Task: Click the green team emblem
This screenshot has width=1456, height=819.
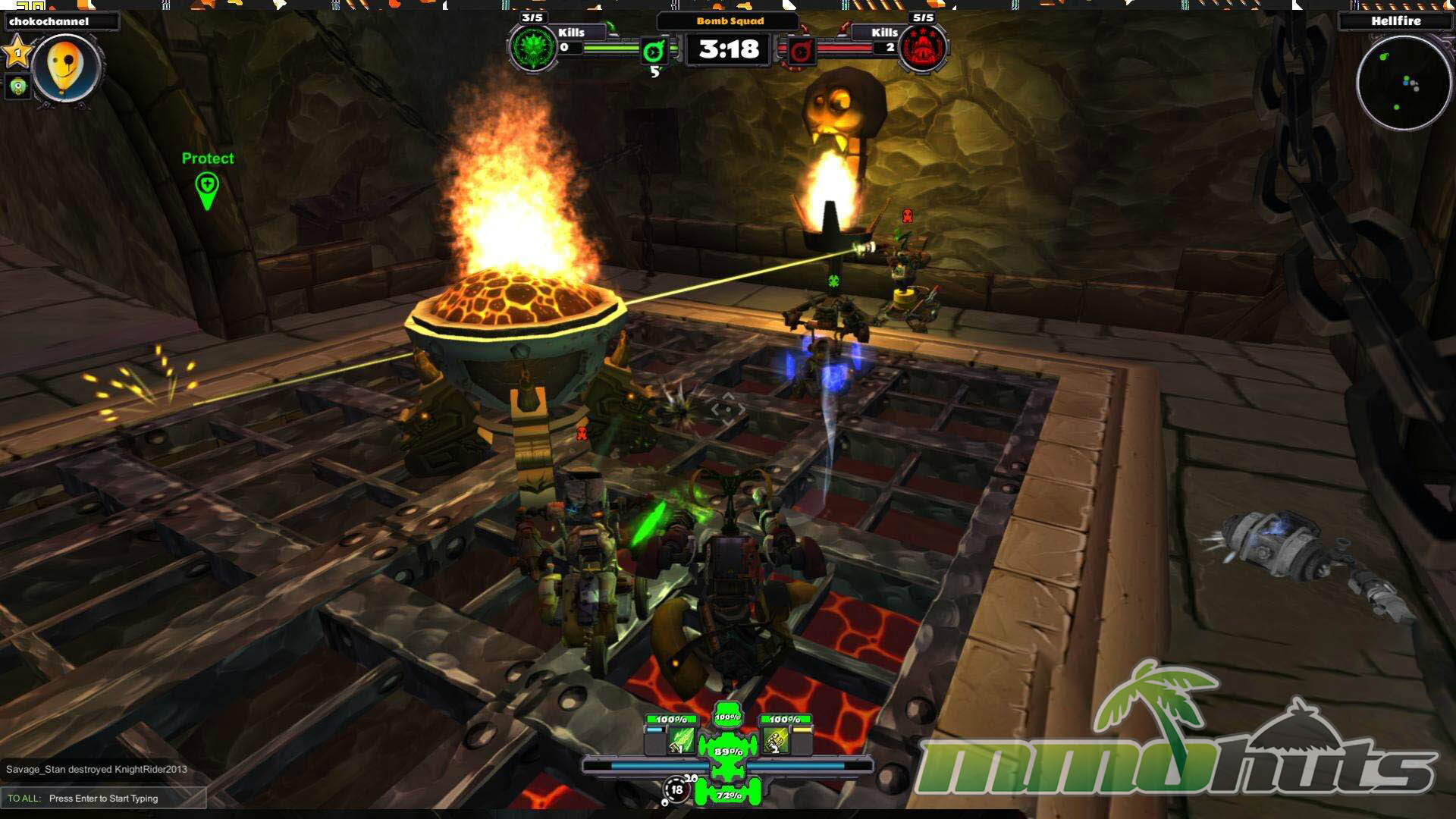Action: (x=533, y=49)
